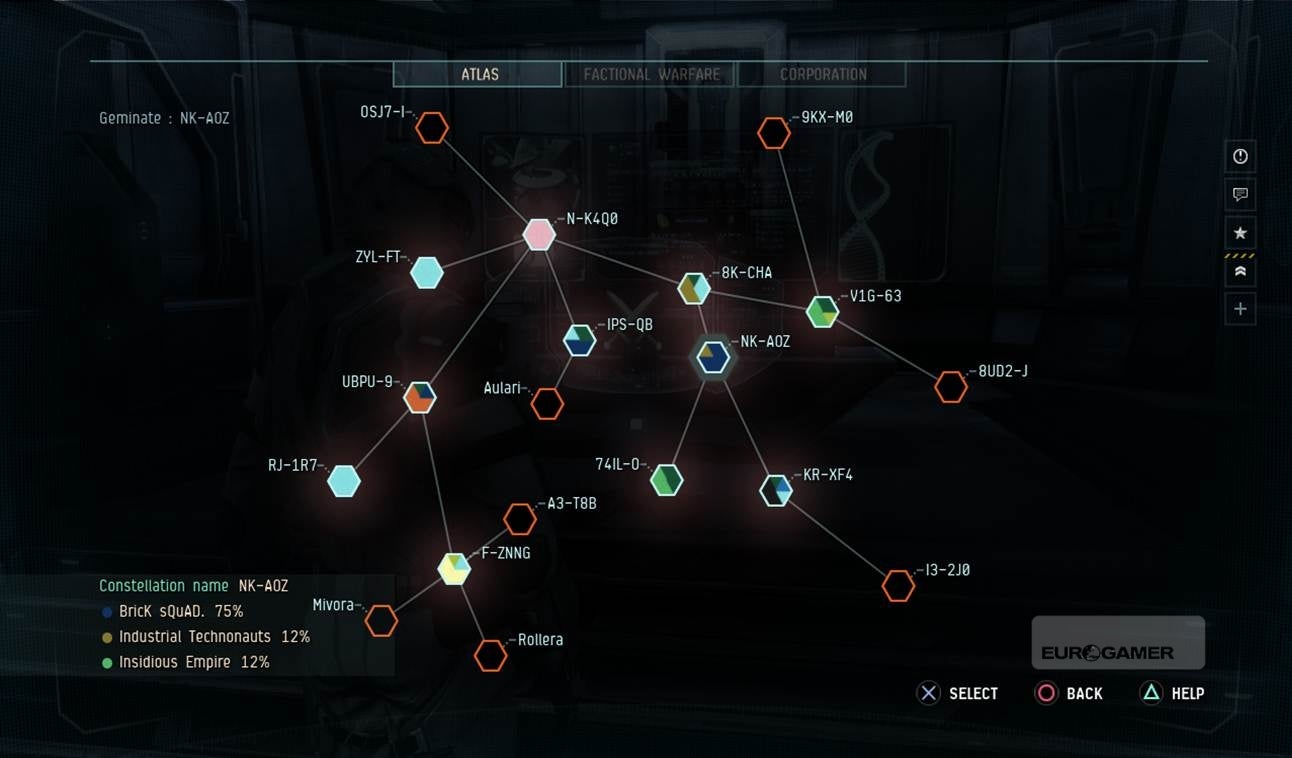Select the UBPU-9 map node
Viewport: 1292px width, 758px height.
420,397
